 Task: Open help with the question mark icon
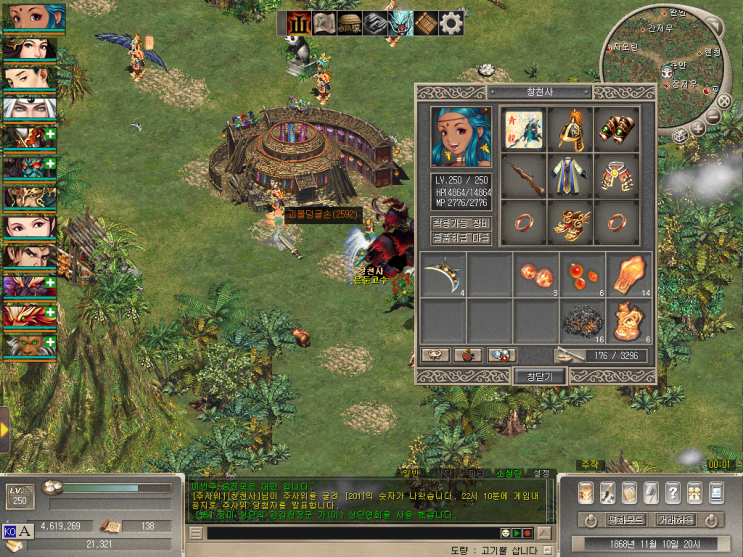pyautogui.click(x=673, y=493)
